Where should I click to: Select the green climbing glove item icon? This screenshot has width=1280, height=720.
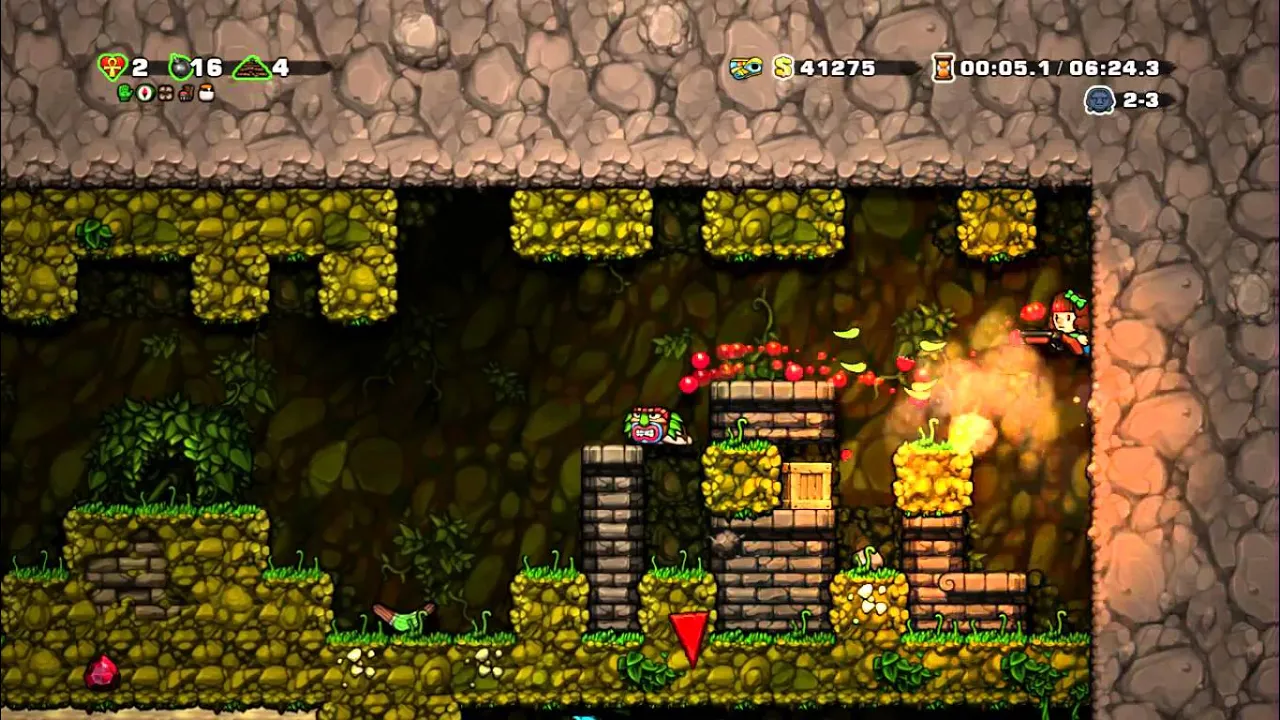(x=125, y=93)
